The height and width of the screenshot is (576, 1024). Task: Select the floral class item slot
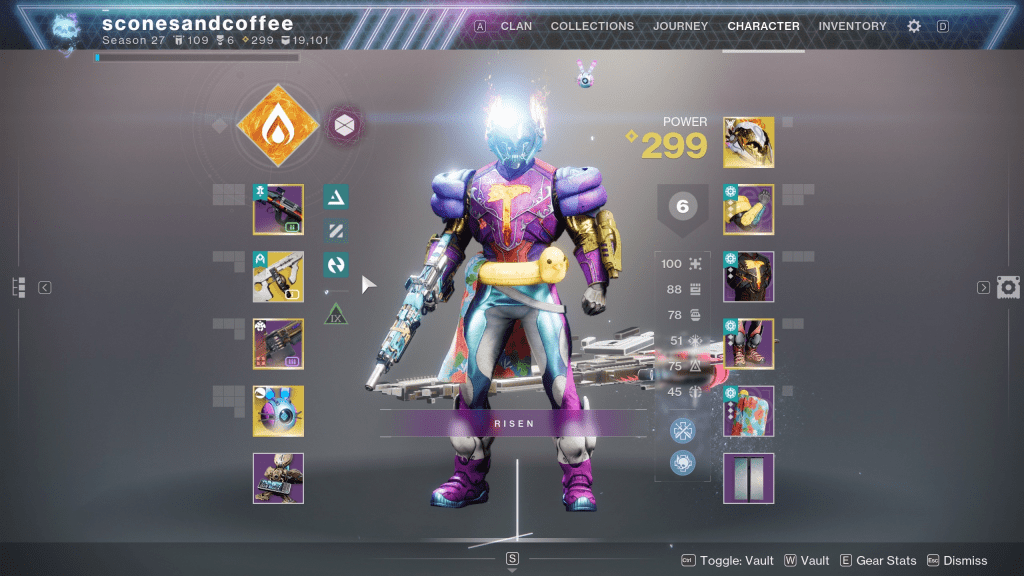748,411
